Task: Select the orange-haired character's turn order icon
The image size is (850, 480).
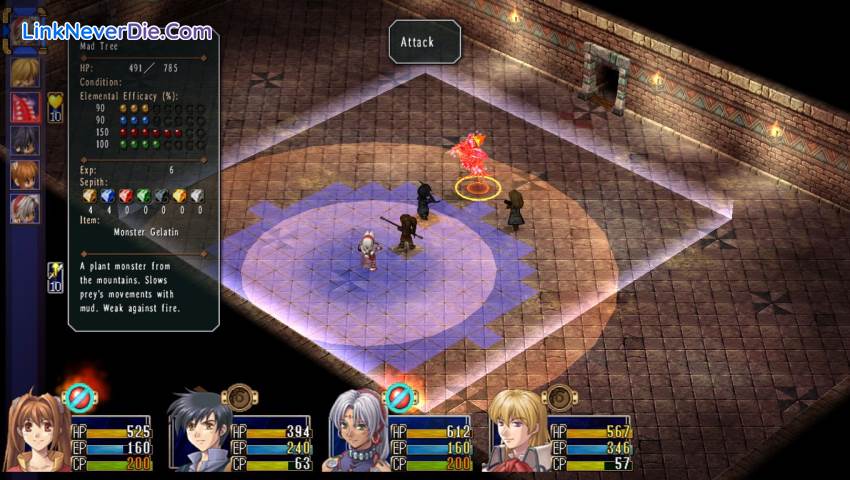Action: pyautogui.click(x=25, y=175)
